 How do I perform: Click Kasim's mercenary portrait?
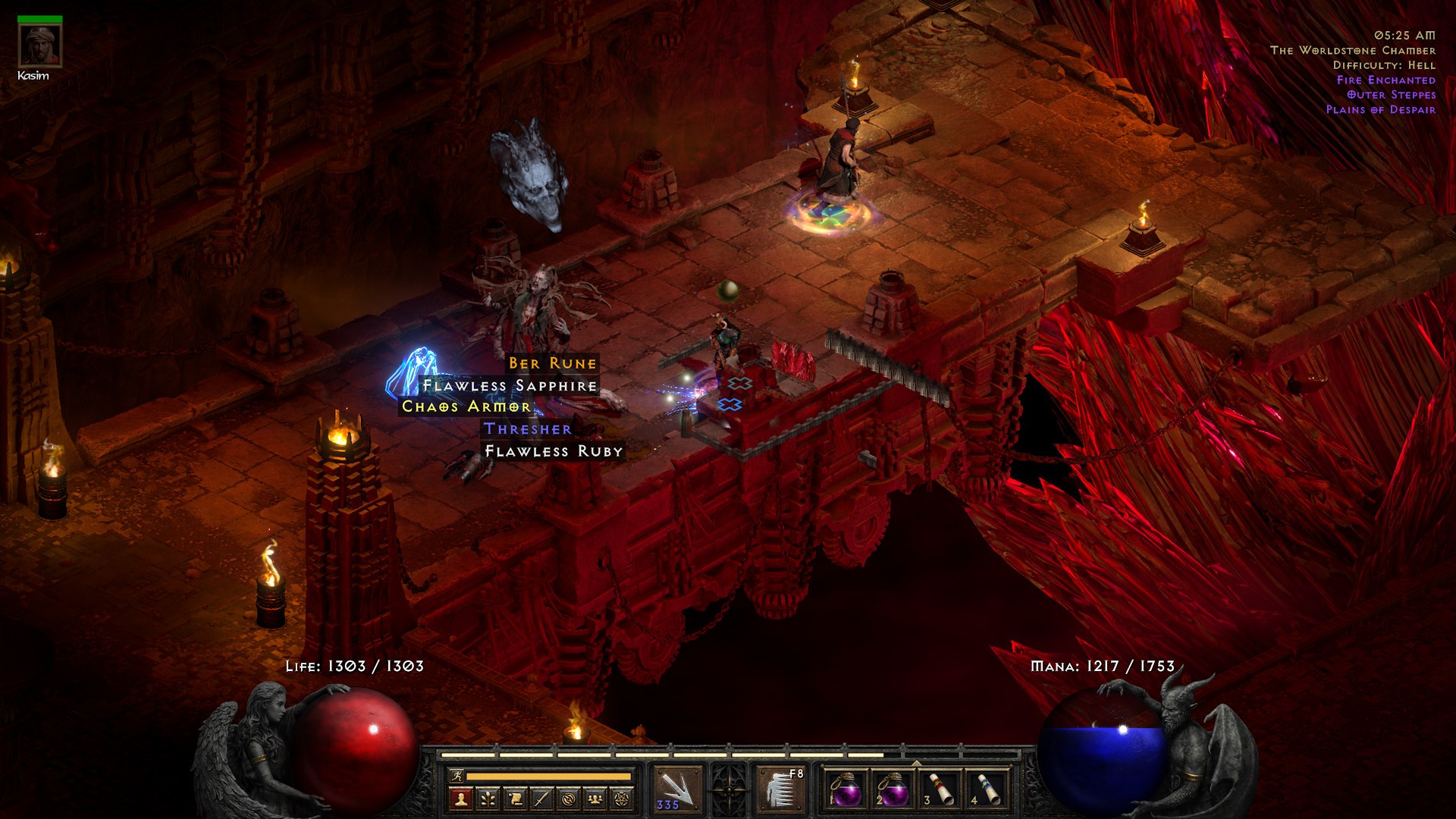39,46
